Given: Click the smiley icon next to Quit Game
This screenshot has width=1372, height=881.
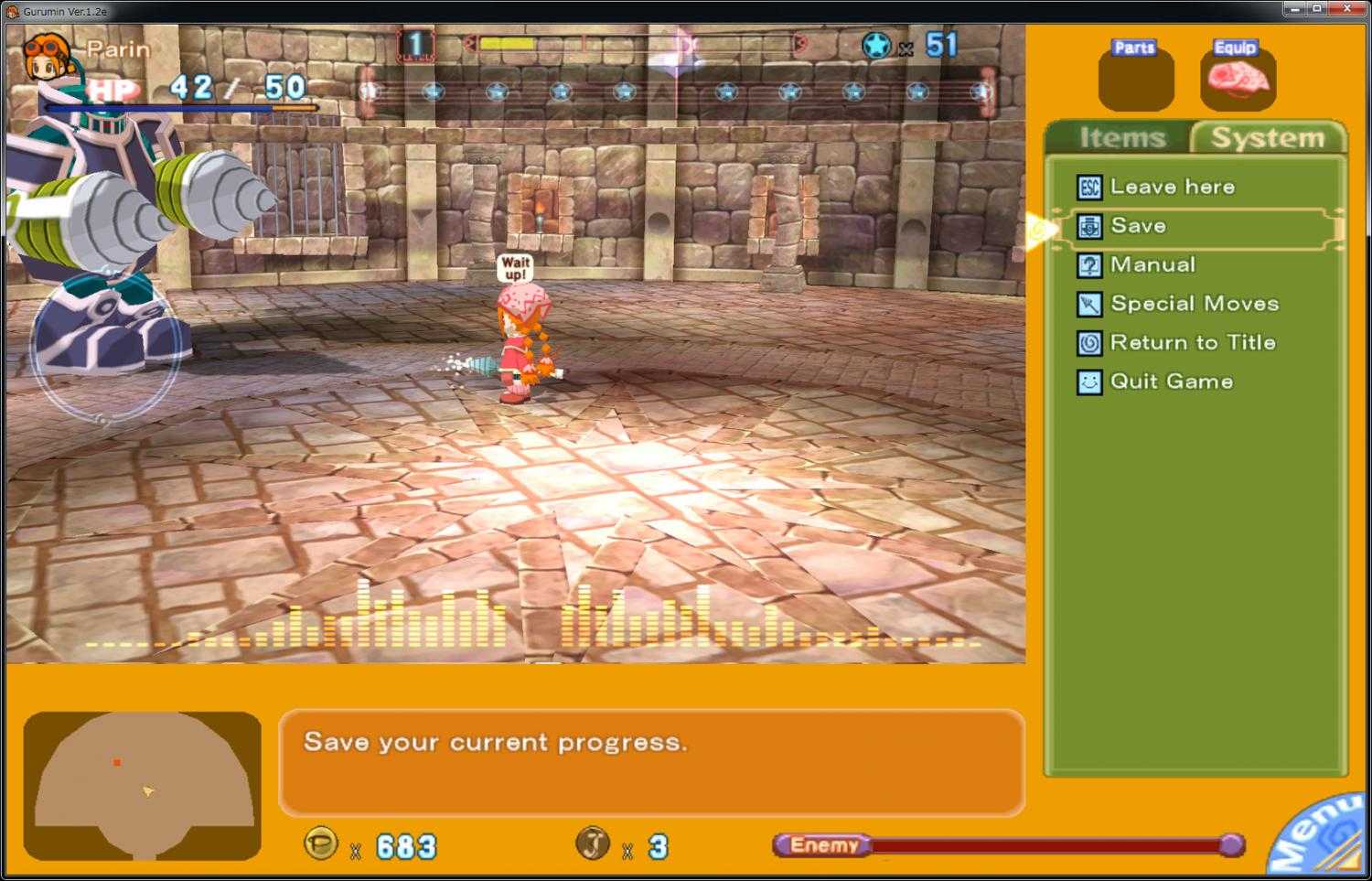Looking at the screenshot, I should coord(1088,381).
